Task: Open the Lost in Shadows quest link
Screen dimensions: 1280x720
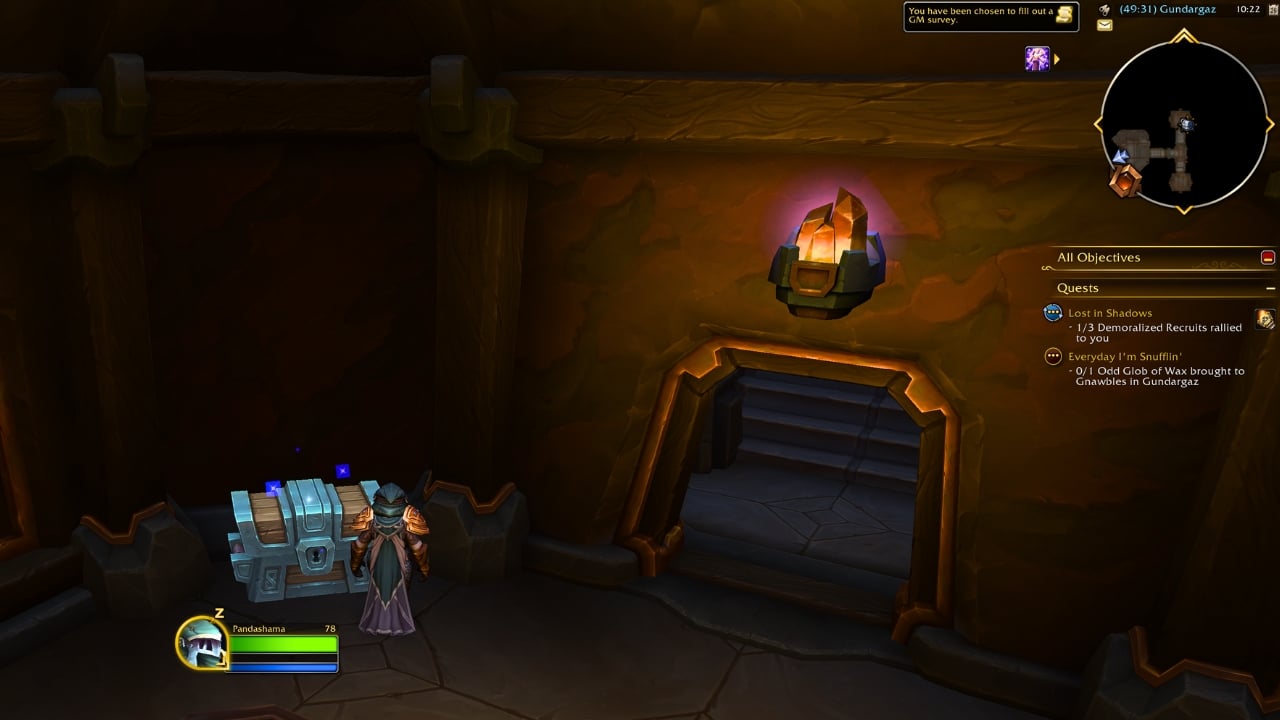Action: click(x=1110, y=313)
